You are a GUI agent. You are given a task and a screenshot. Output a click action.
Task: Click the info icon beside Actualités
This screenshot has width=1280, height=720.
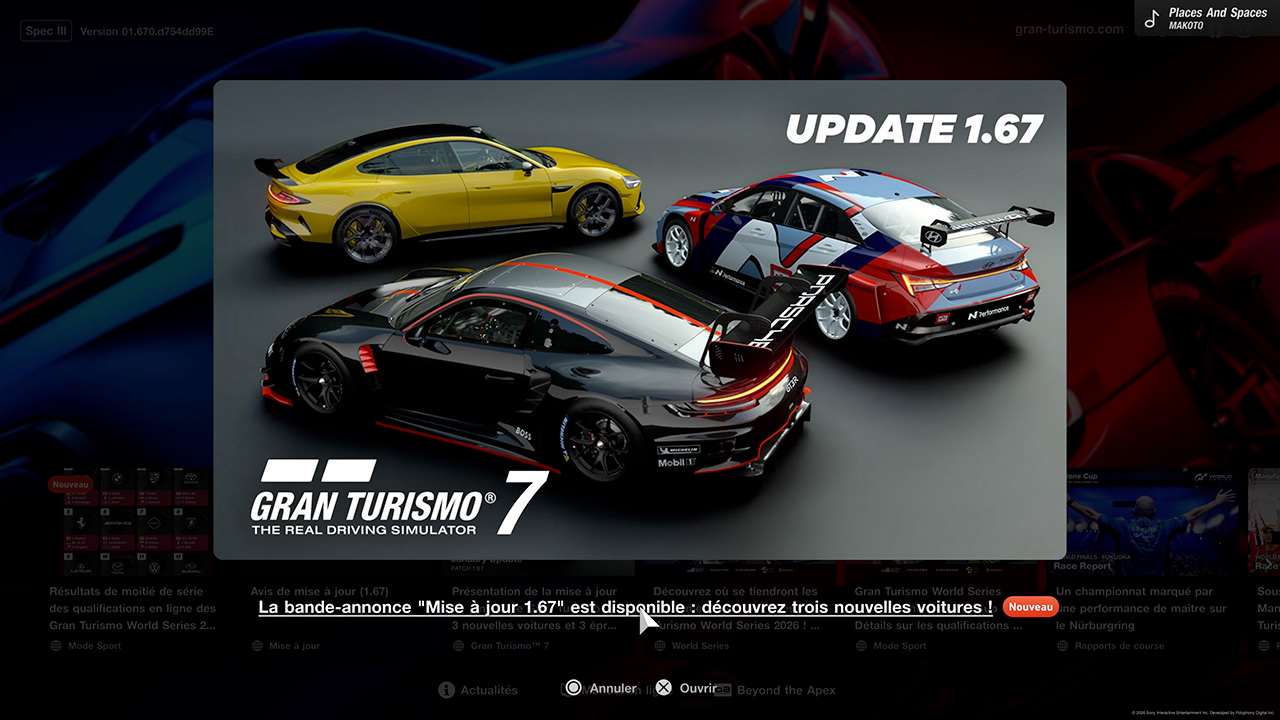tap(445, 690)
